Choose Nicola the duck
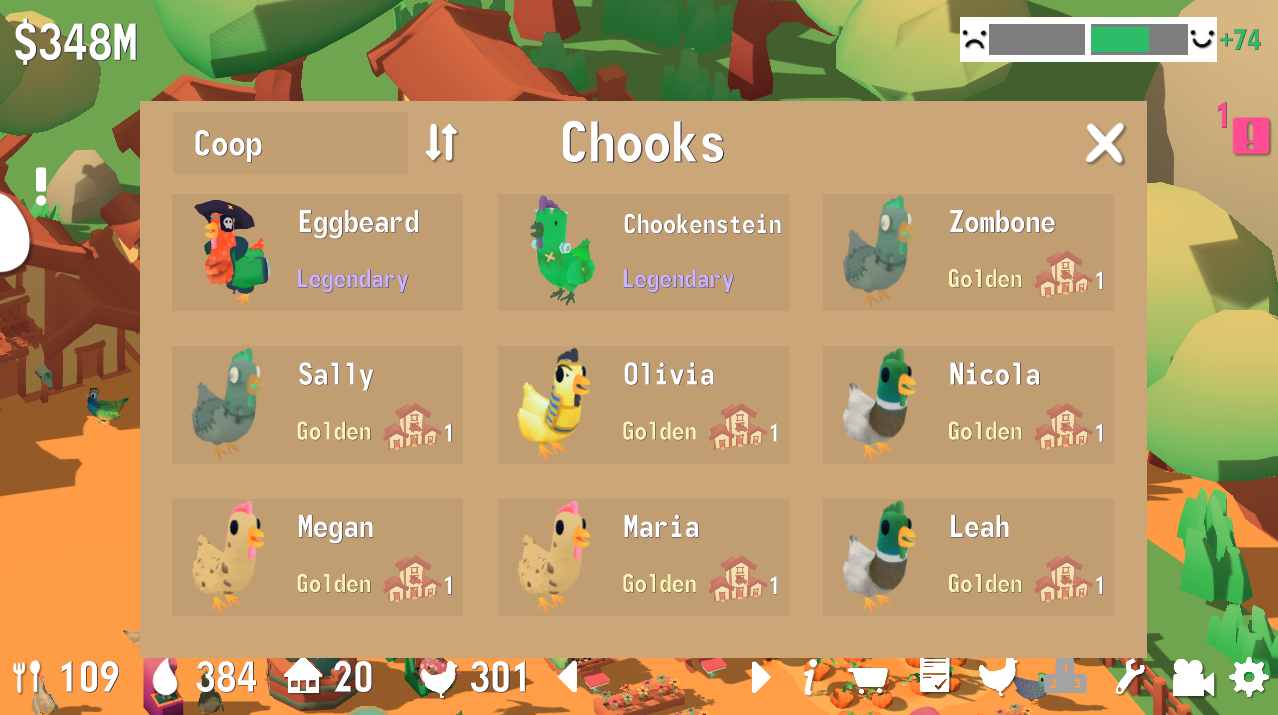The height and width of the screenshot is (715, 1278). click(968, 405)
